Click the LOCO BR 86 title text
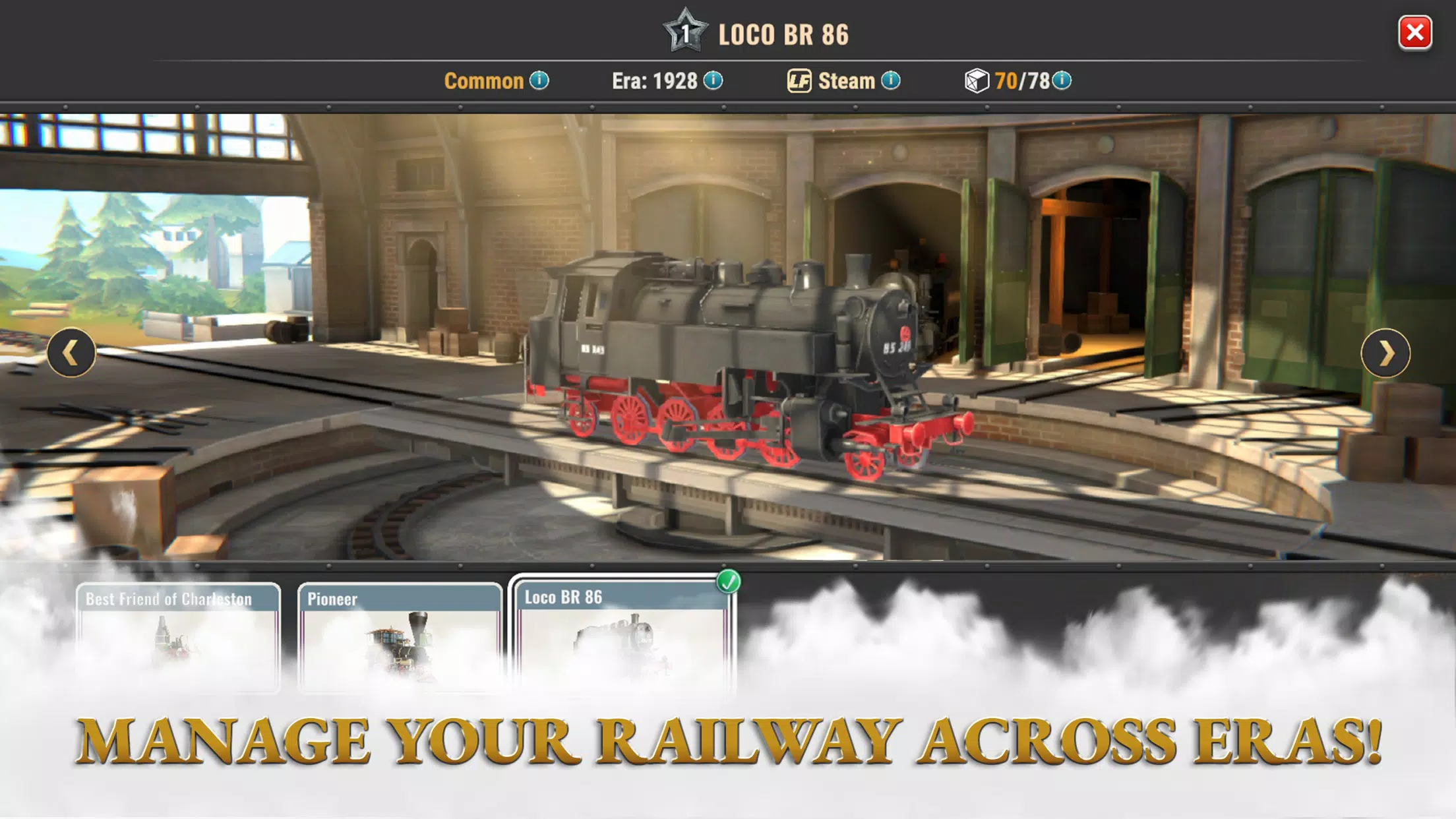The height and width of the screenshot is (819, 1456). coord(782,34)
